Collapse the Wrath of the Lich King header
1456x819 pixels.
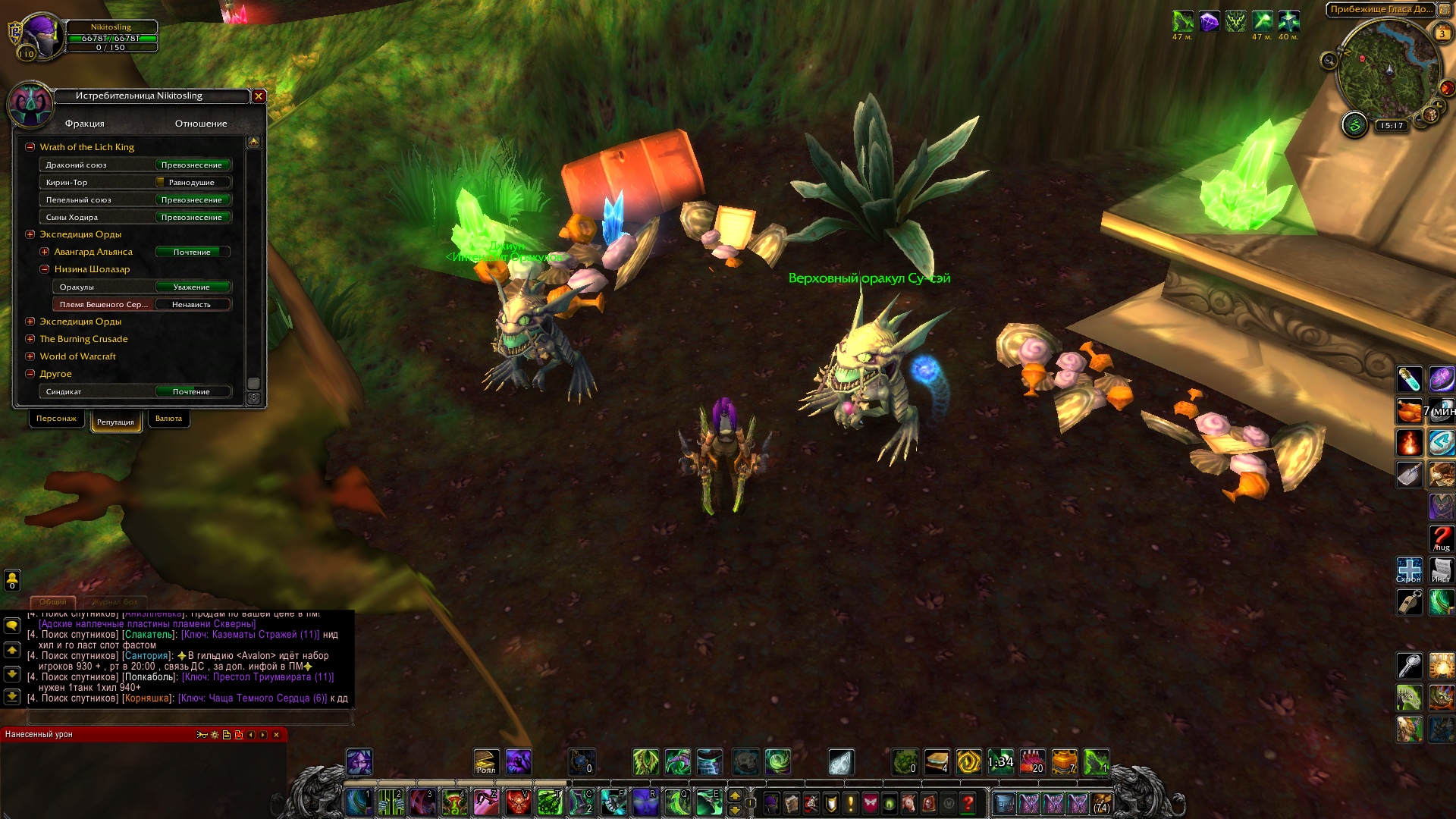30,147
